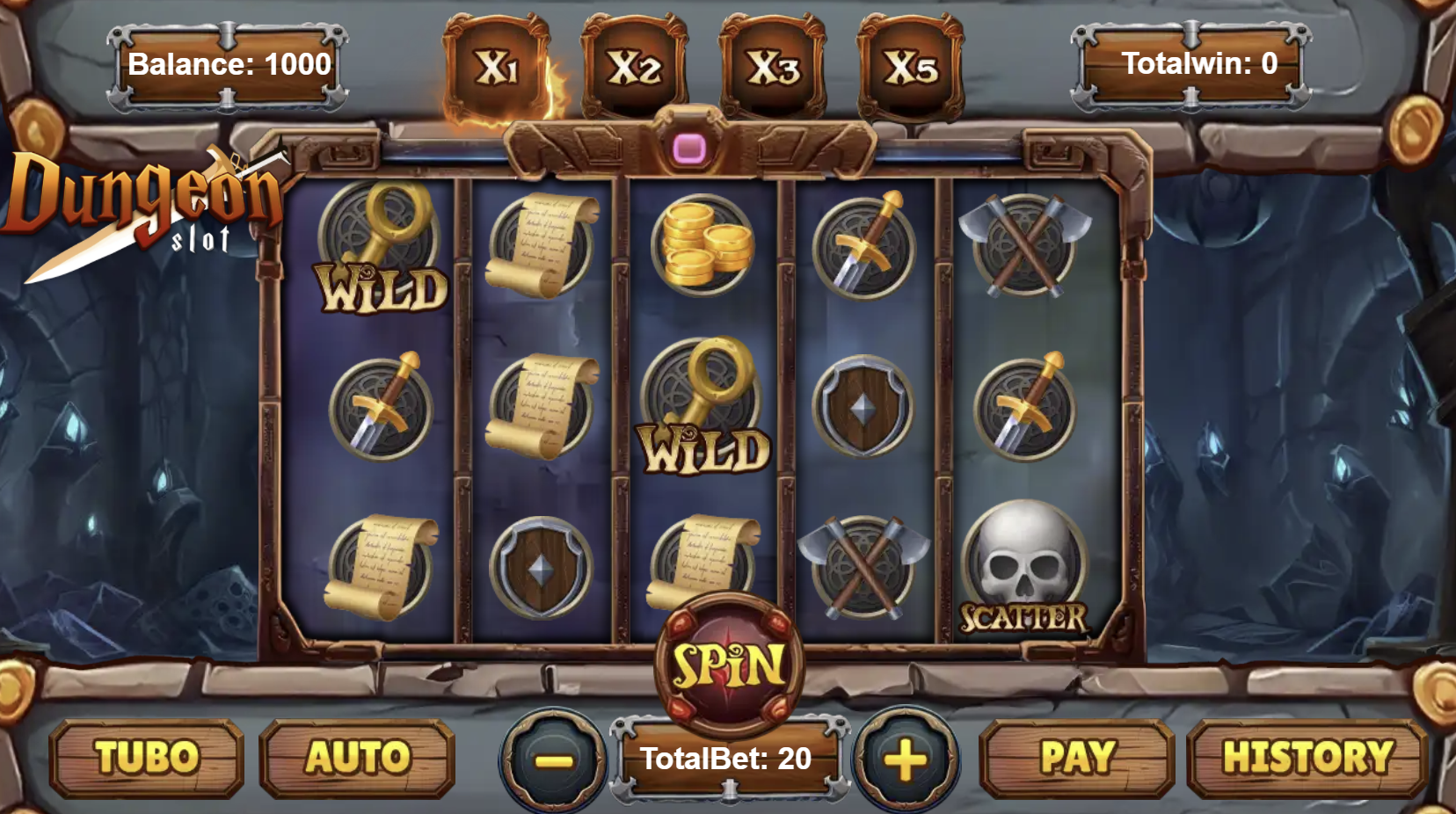This screenshot has width=1456, height=814.
Task: View the spin HISTORY
Action: click(x=1307, y=758)
